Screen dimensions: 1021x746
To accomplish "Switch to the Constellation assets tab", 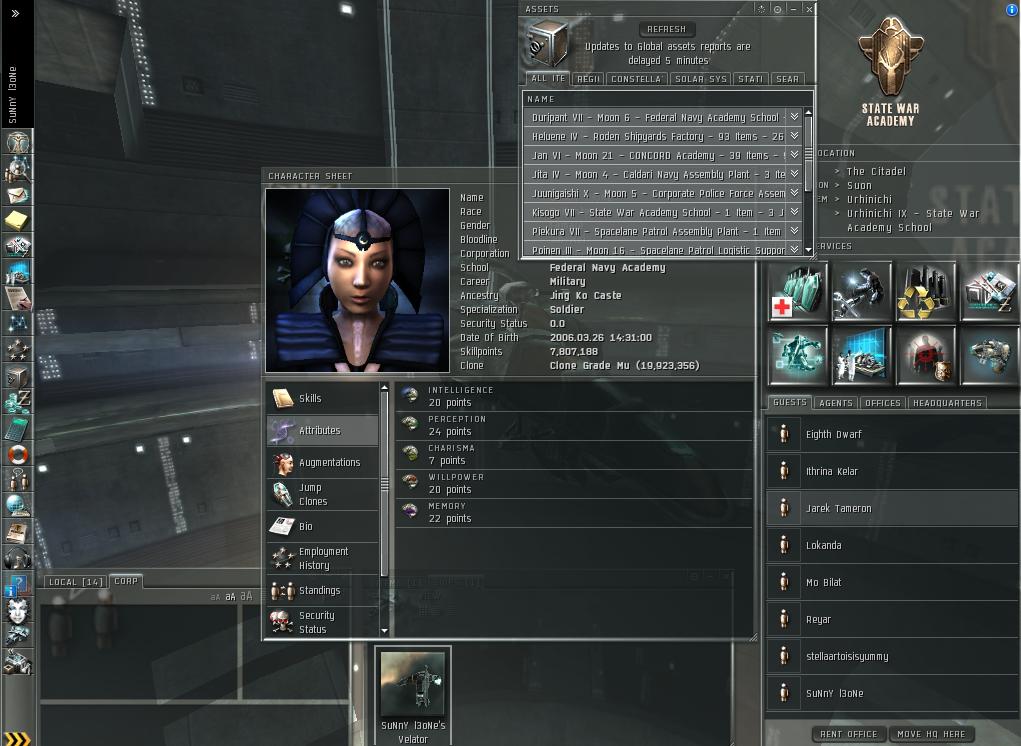I will pyautogui.click(x=636, y=79).
